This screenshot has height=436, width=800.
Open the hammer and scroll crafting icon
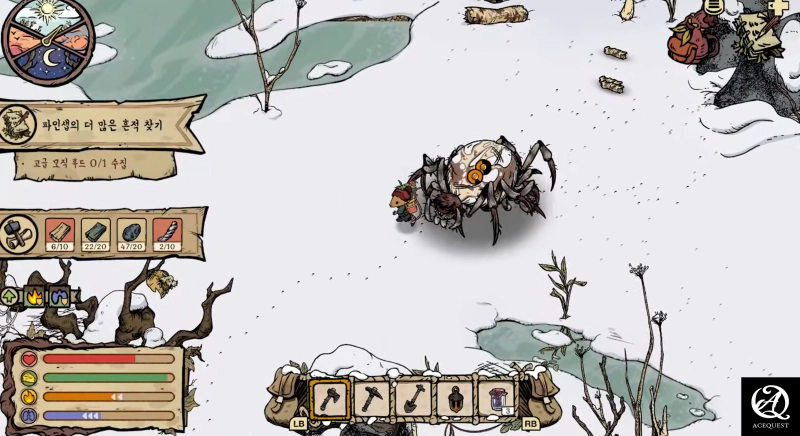coord(17,233)
